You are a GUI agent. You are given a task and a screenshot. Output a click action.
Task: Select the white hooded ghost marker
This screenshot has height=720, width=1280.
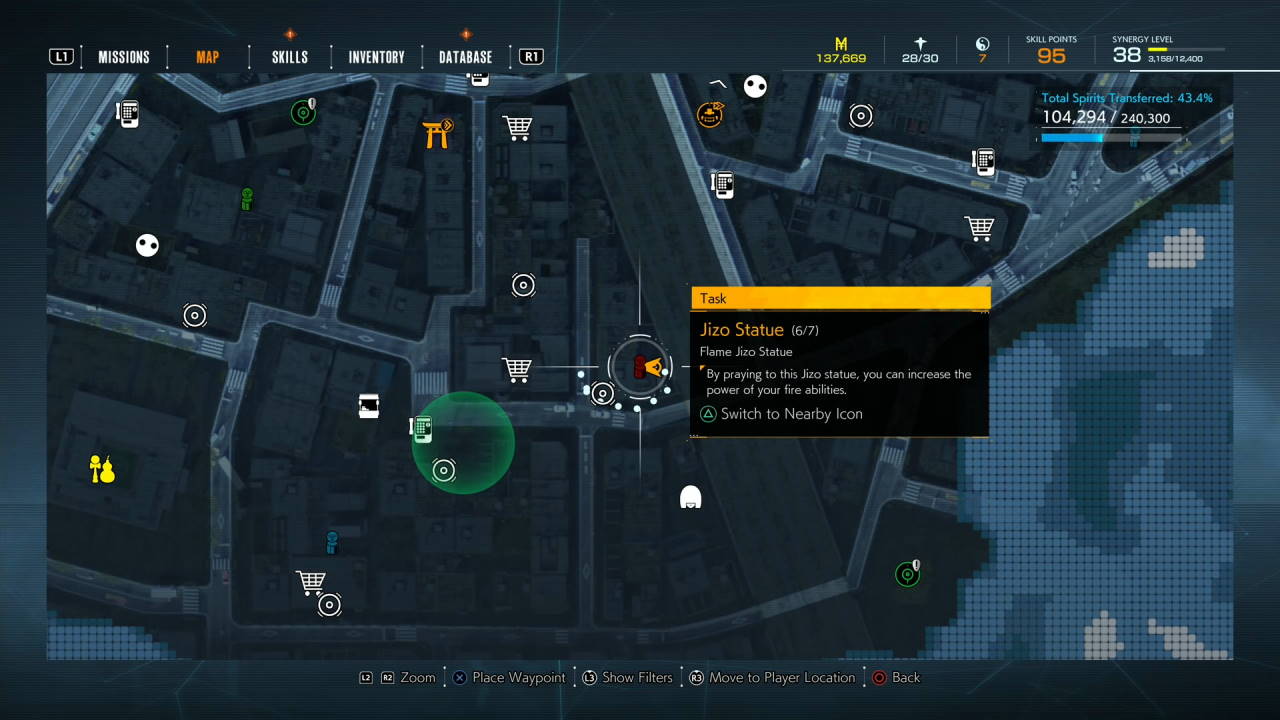tap(690, 496)
